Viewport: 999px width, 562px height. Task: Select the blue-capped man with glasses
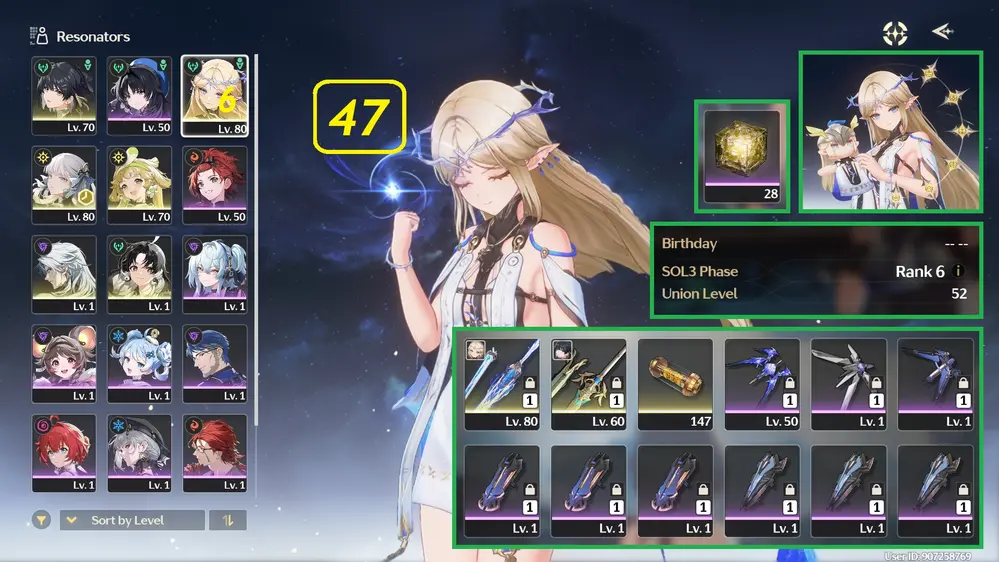214,363
